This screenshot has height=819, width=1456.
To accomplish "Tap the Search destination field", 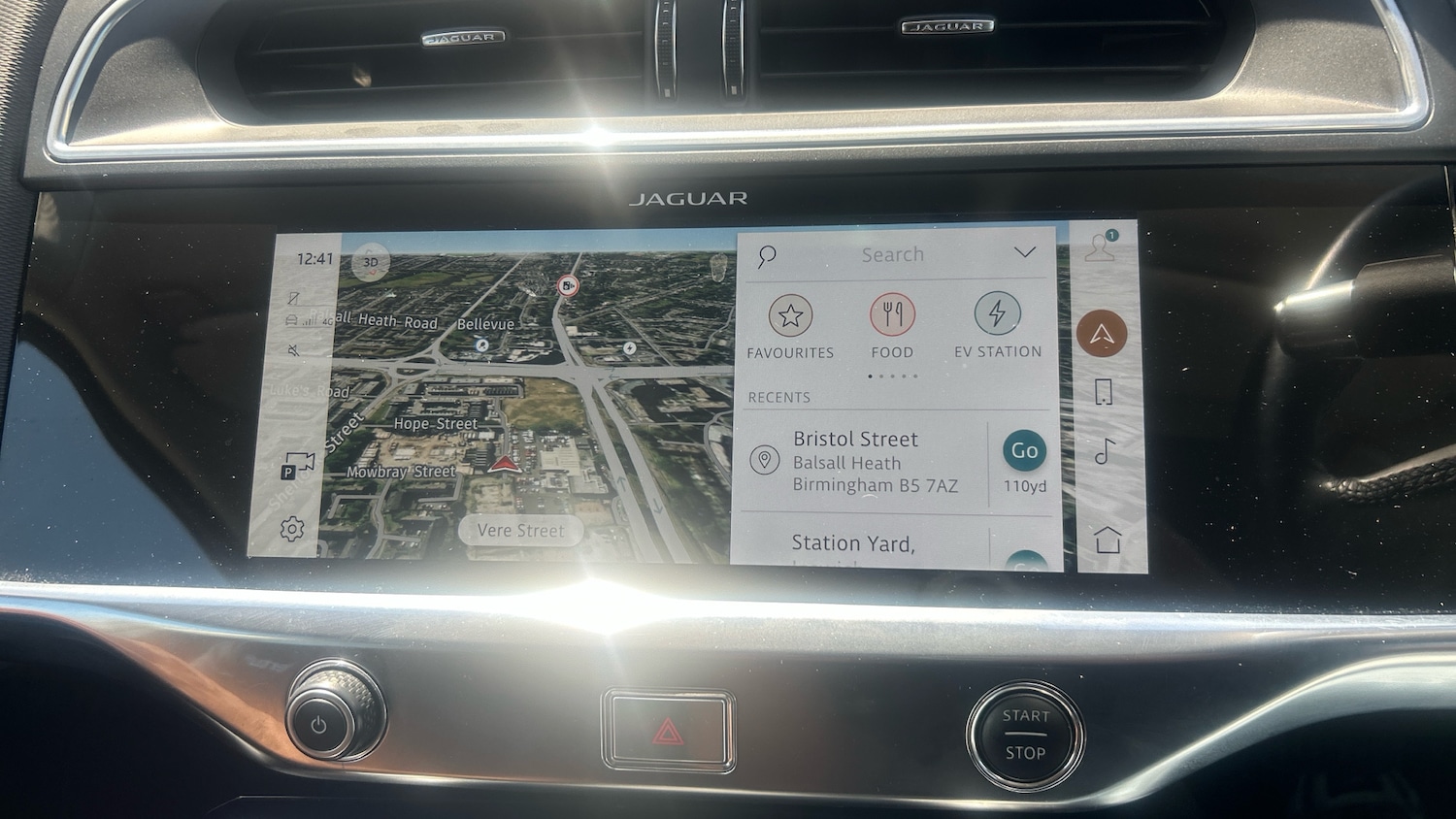I will point(892,255).
